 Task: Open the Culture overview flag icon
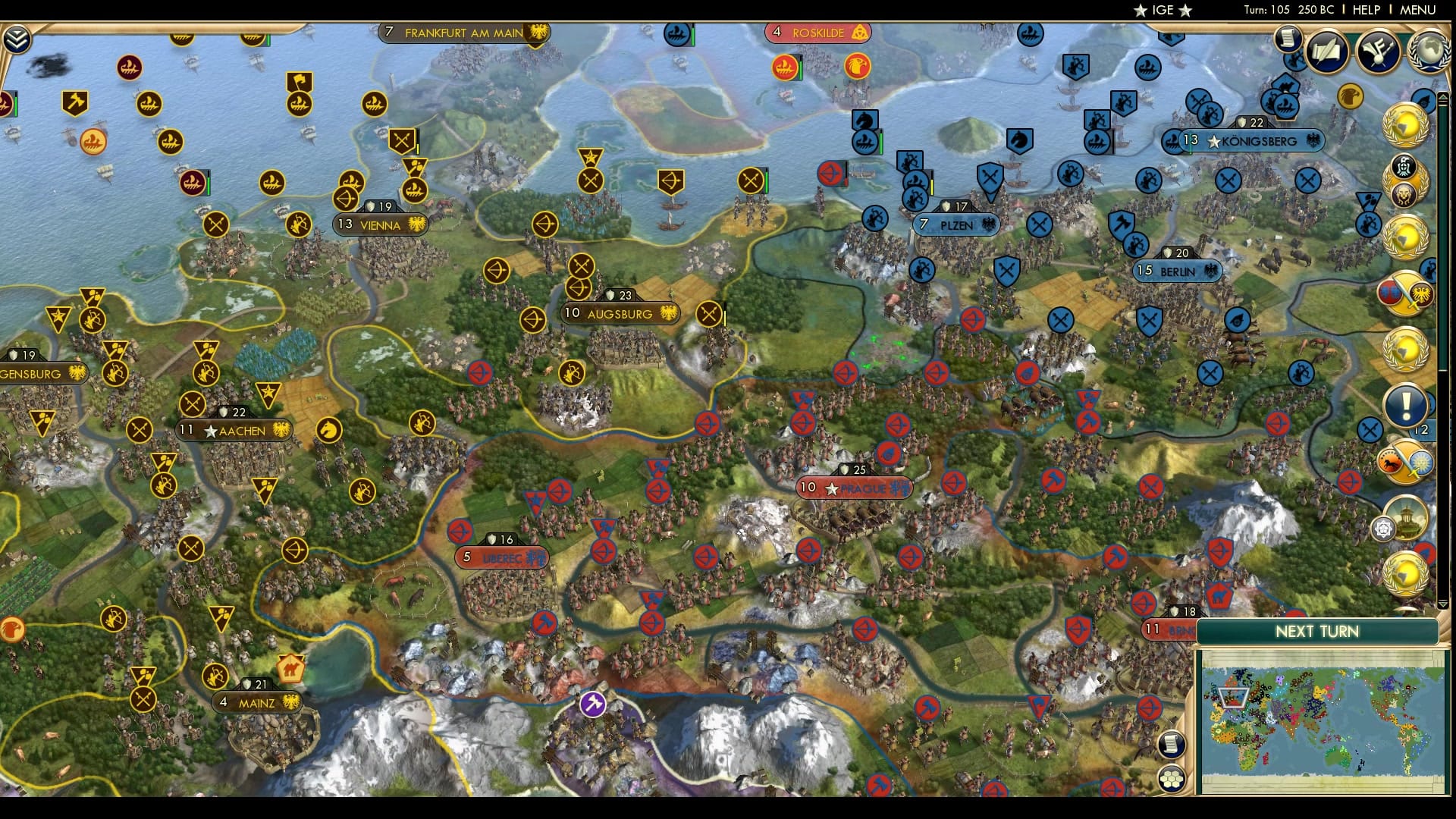(1379, 52)
